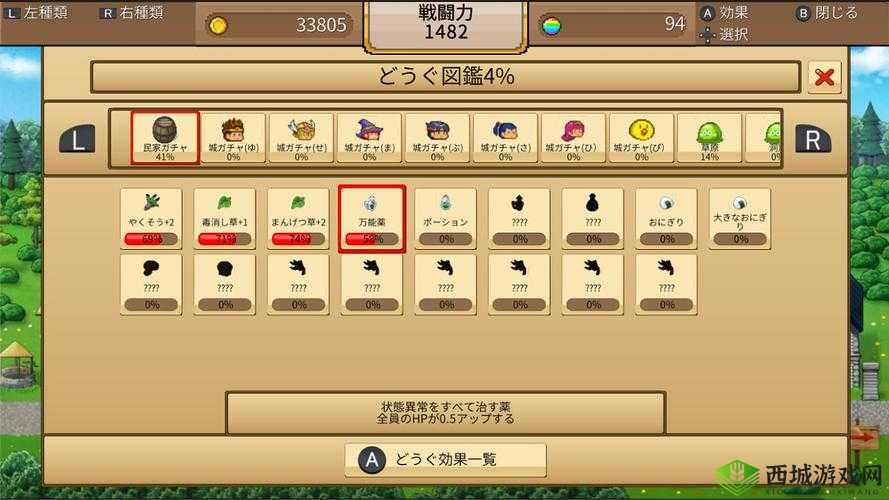
Task: Pick the 毒消し草+1 item tile
Action: pos(225,218)
